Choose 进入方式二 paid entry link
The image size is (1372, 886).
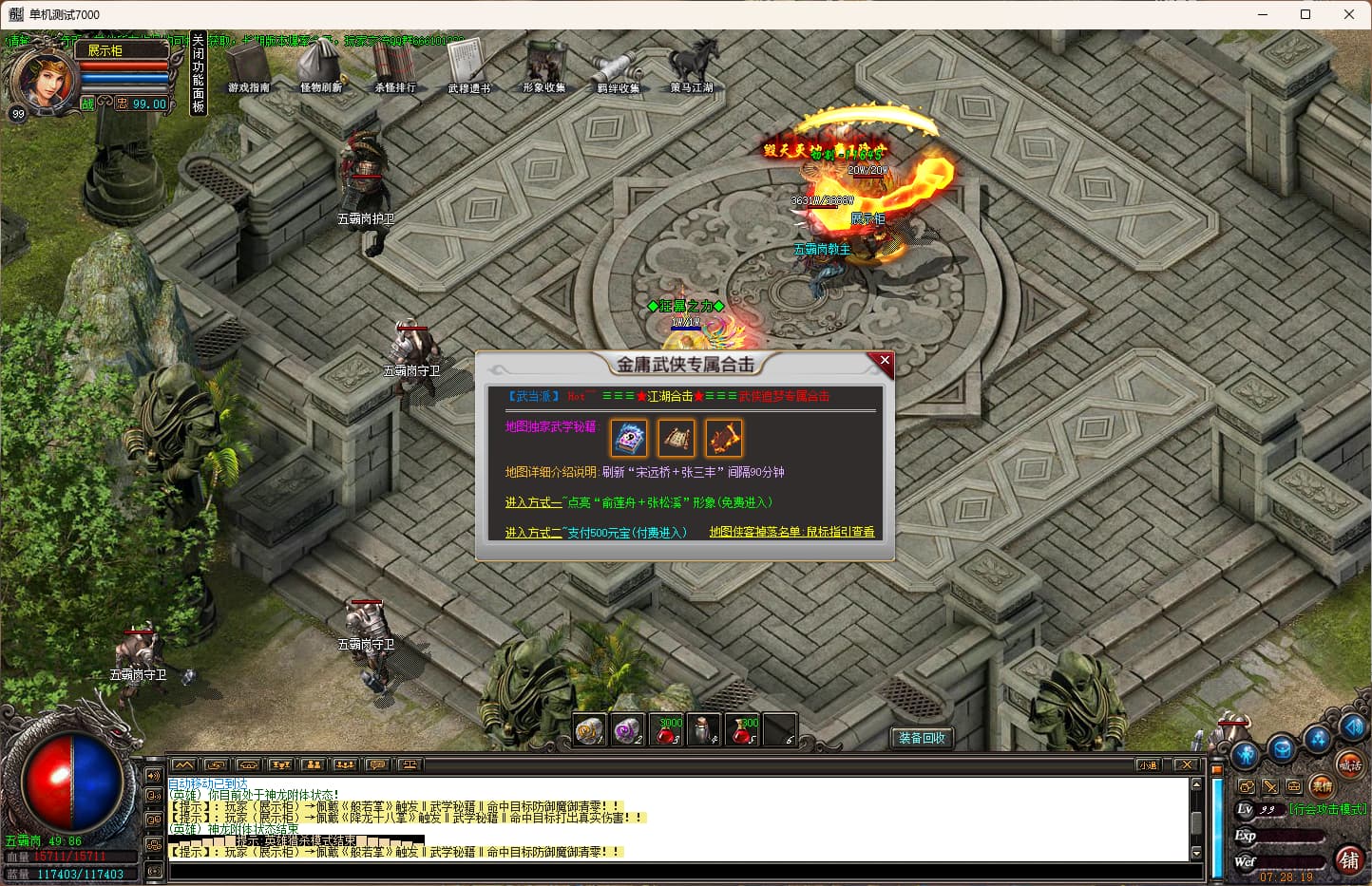click(533, 533)
